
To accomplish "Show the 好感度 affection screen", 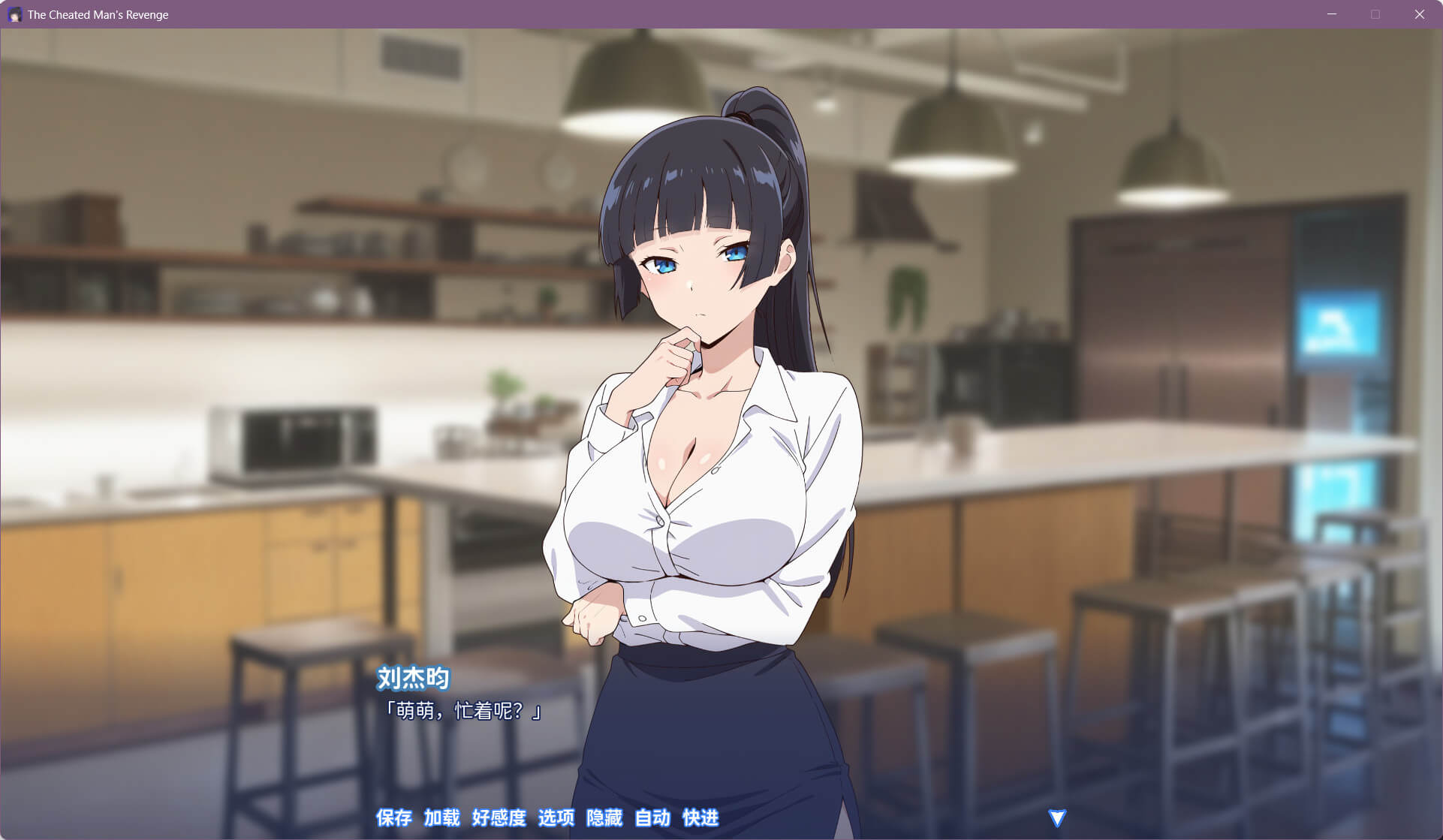I will pos(499,817).
